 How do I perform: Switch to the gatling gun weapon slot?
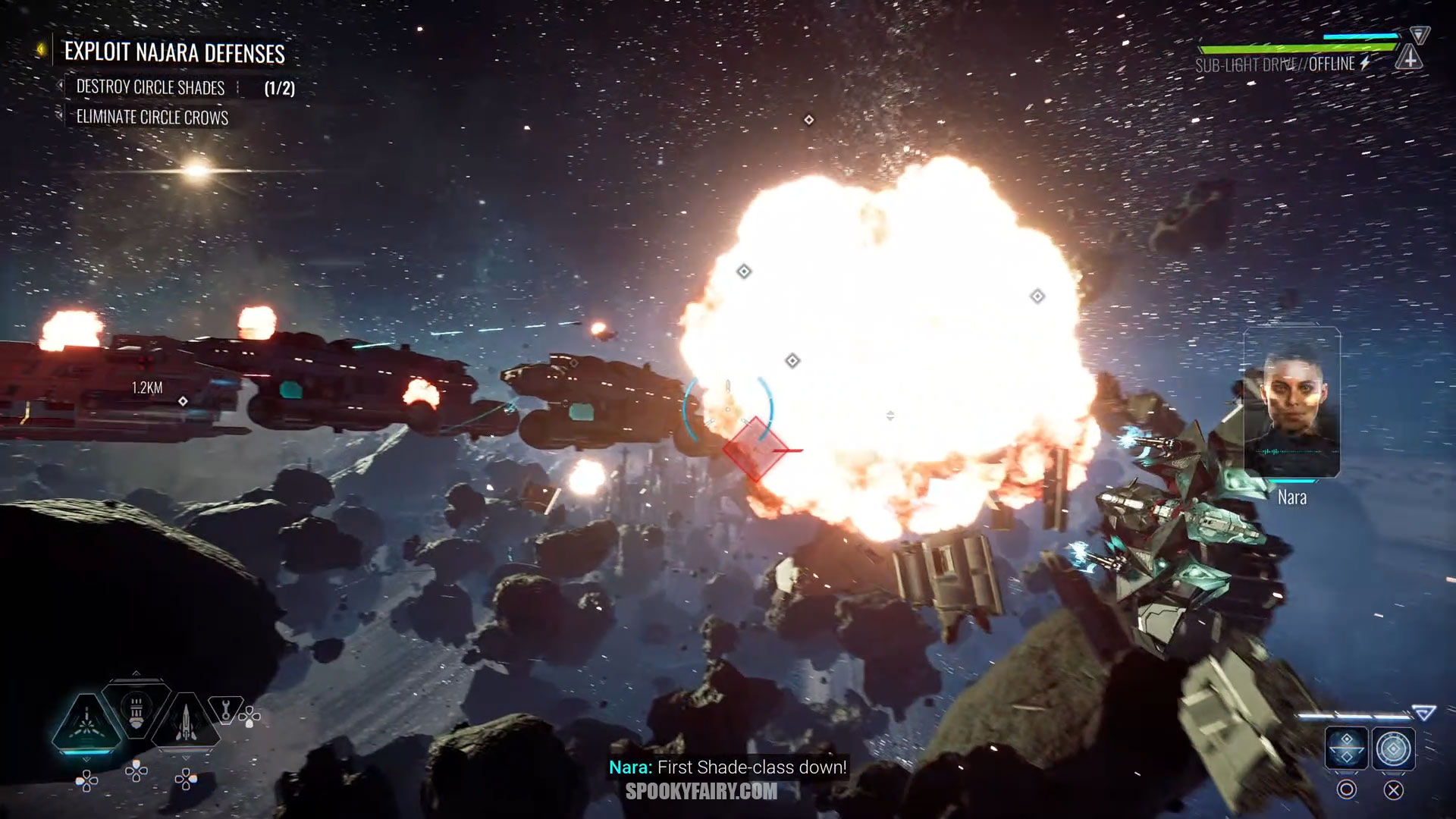pos(136,710)
